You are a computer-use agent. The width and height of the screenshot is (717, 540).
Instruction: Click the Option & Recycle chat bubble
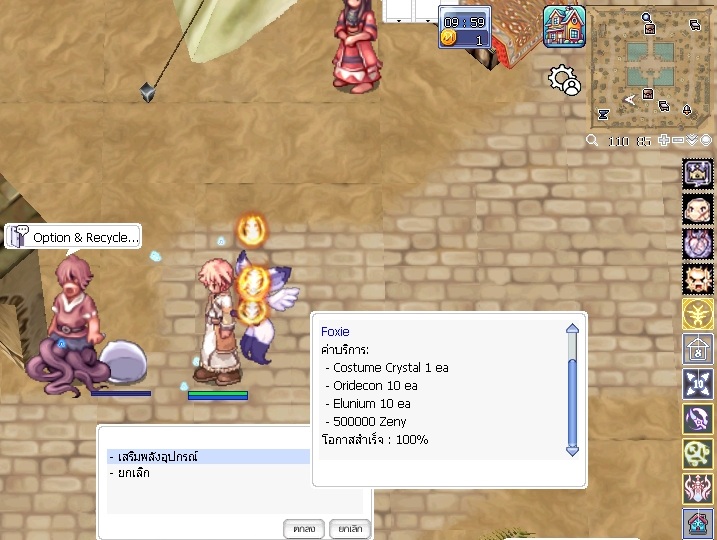(73, 237)
